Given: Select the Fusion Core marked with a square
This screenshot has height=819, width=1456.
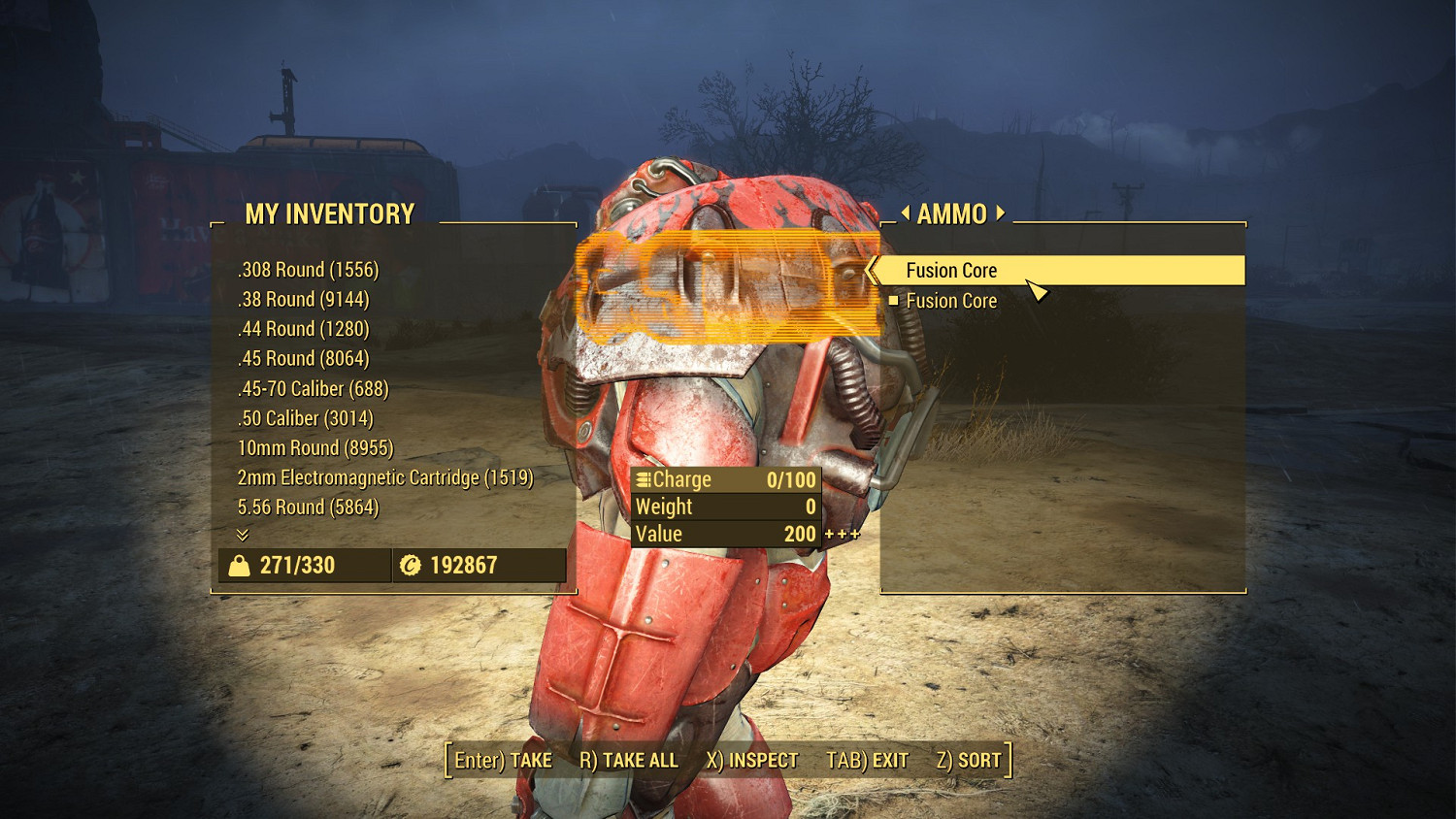Looking at the screenshot, I should 951,301.
